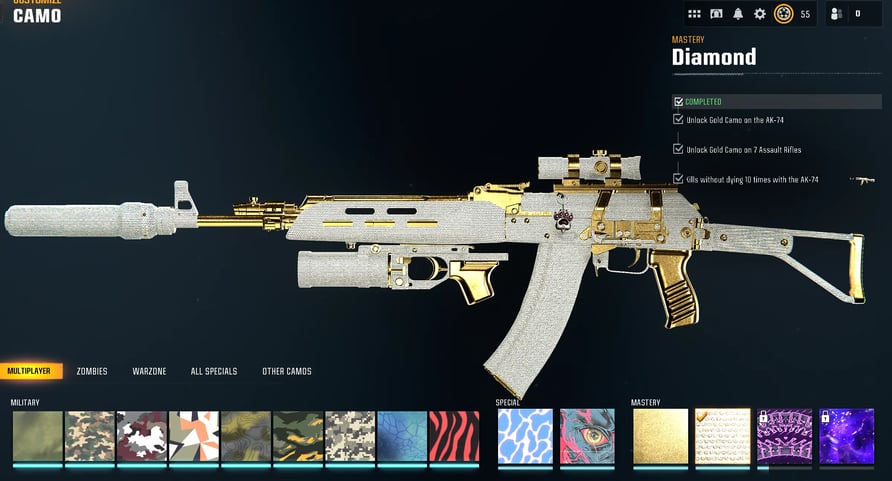Apply the red eye special camo
The width and height of the screenshot is (892, 481).
(x=585, y=436)
